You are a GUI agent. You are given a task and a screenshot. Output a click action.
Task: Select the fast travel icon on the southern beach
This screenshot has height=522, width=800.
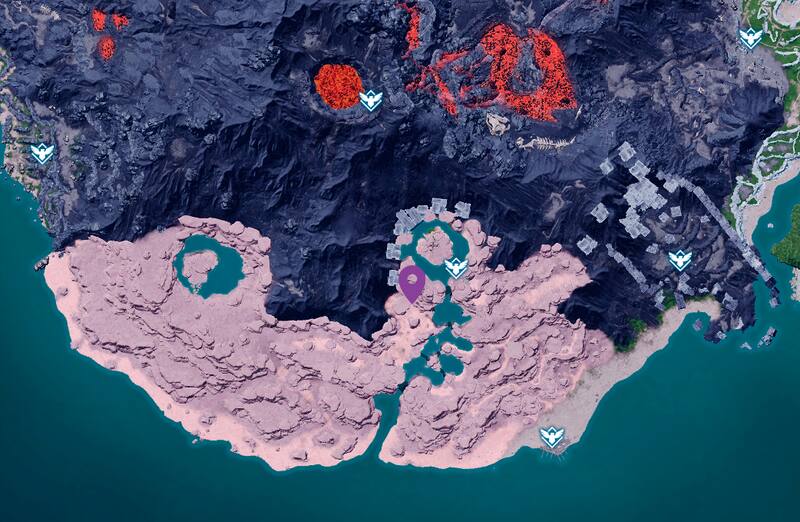point(551,437)
